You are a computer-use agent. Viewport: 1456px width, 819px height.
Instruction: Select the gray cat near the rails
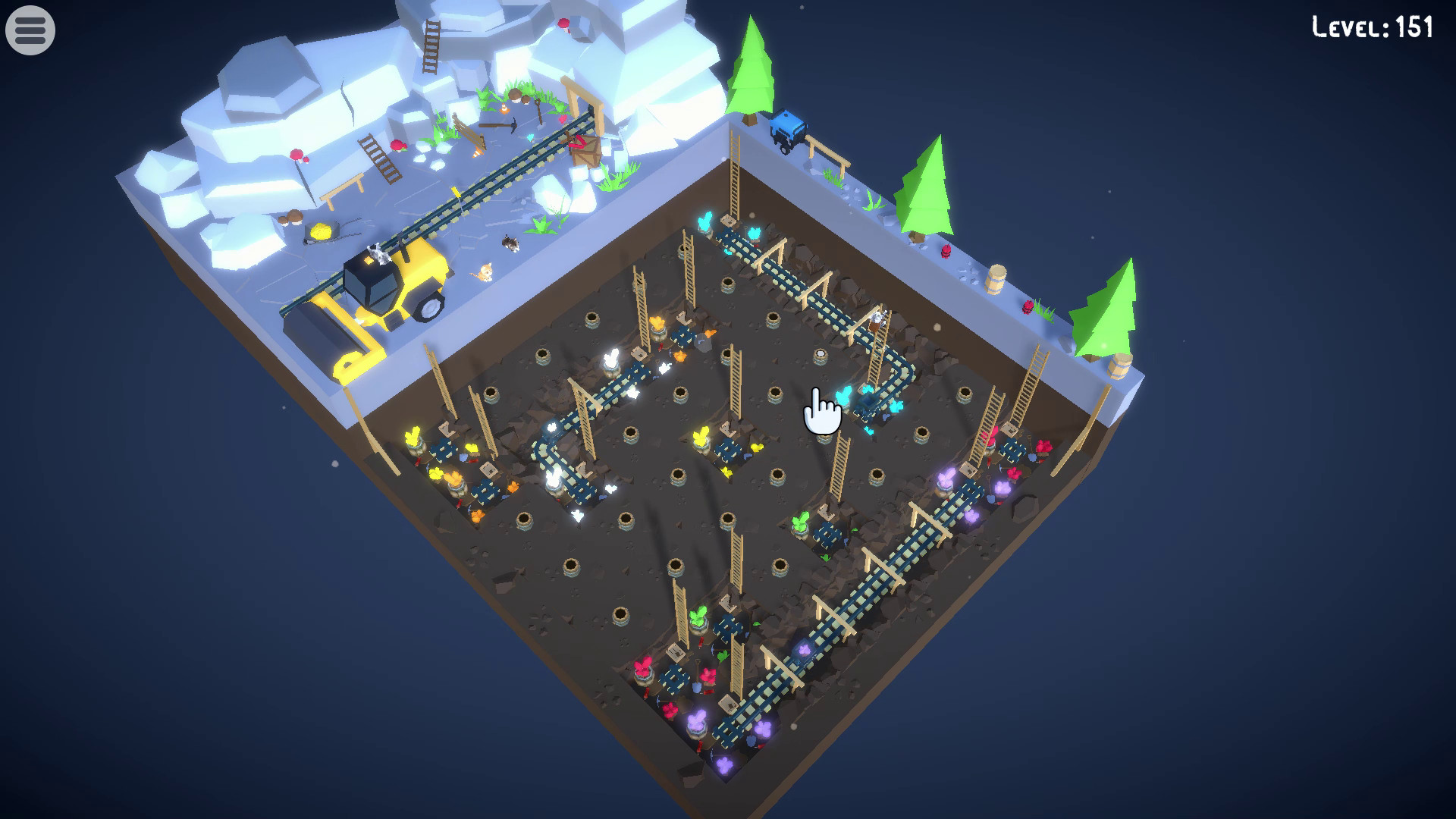(510, 243)
